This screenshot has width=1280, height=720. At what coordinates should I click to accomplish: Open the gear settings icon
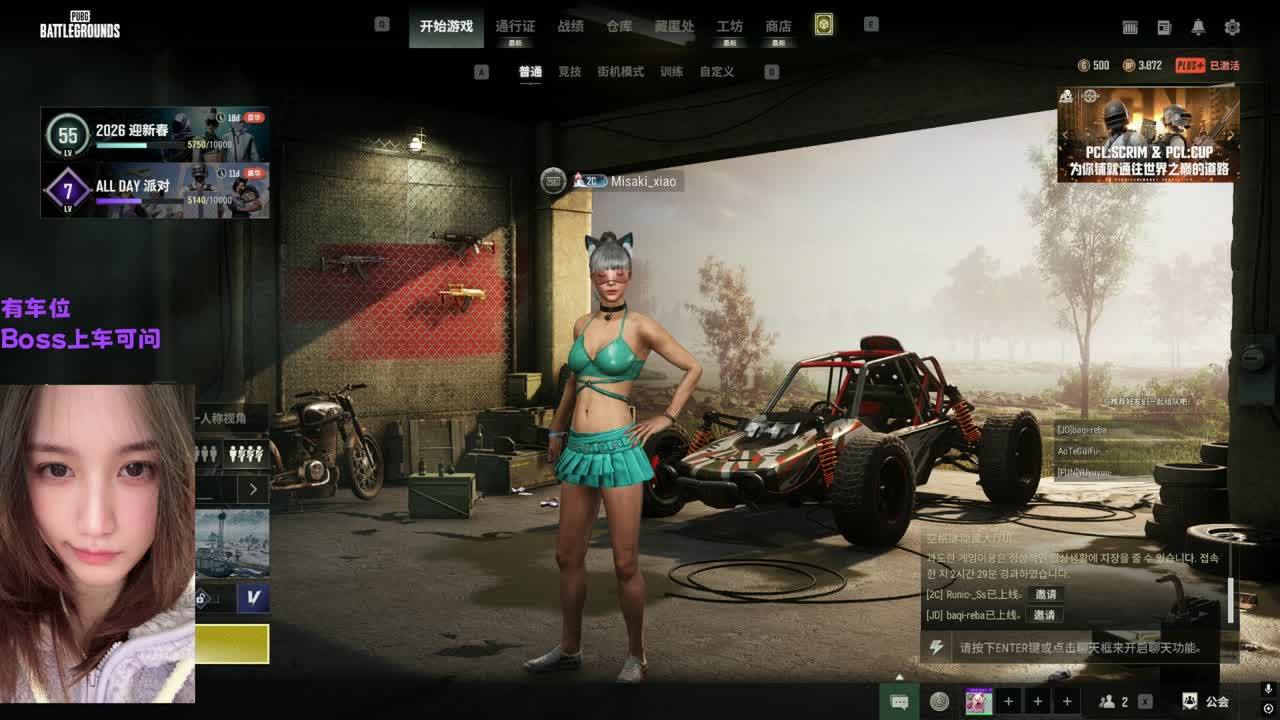(1232, 28)
